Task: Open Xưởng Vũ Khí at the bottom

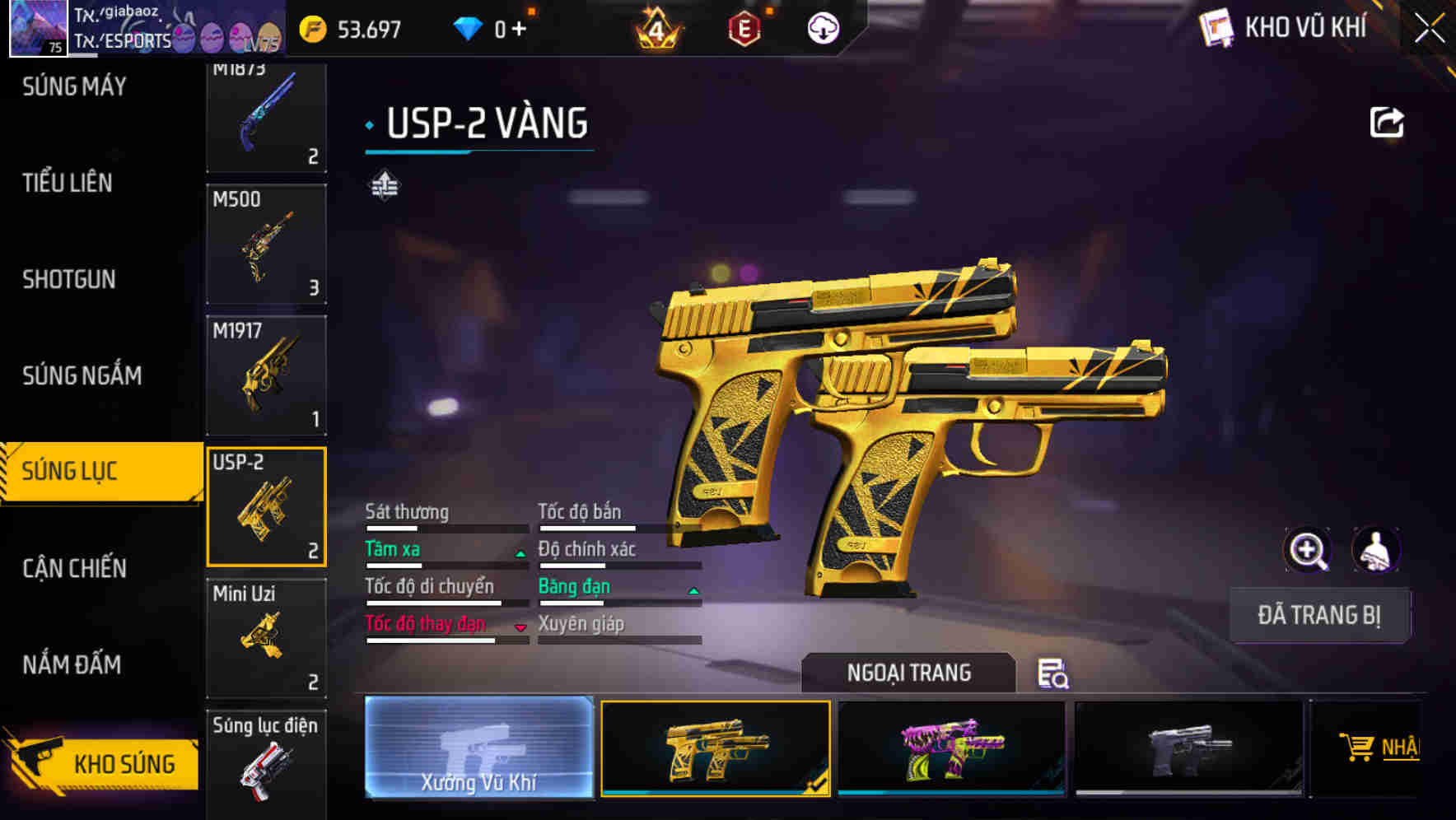Action: (x=478, y=750)
